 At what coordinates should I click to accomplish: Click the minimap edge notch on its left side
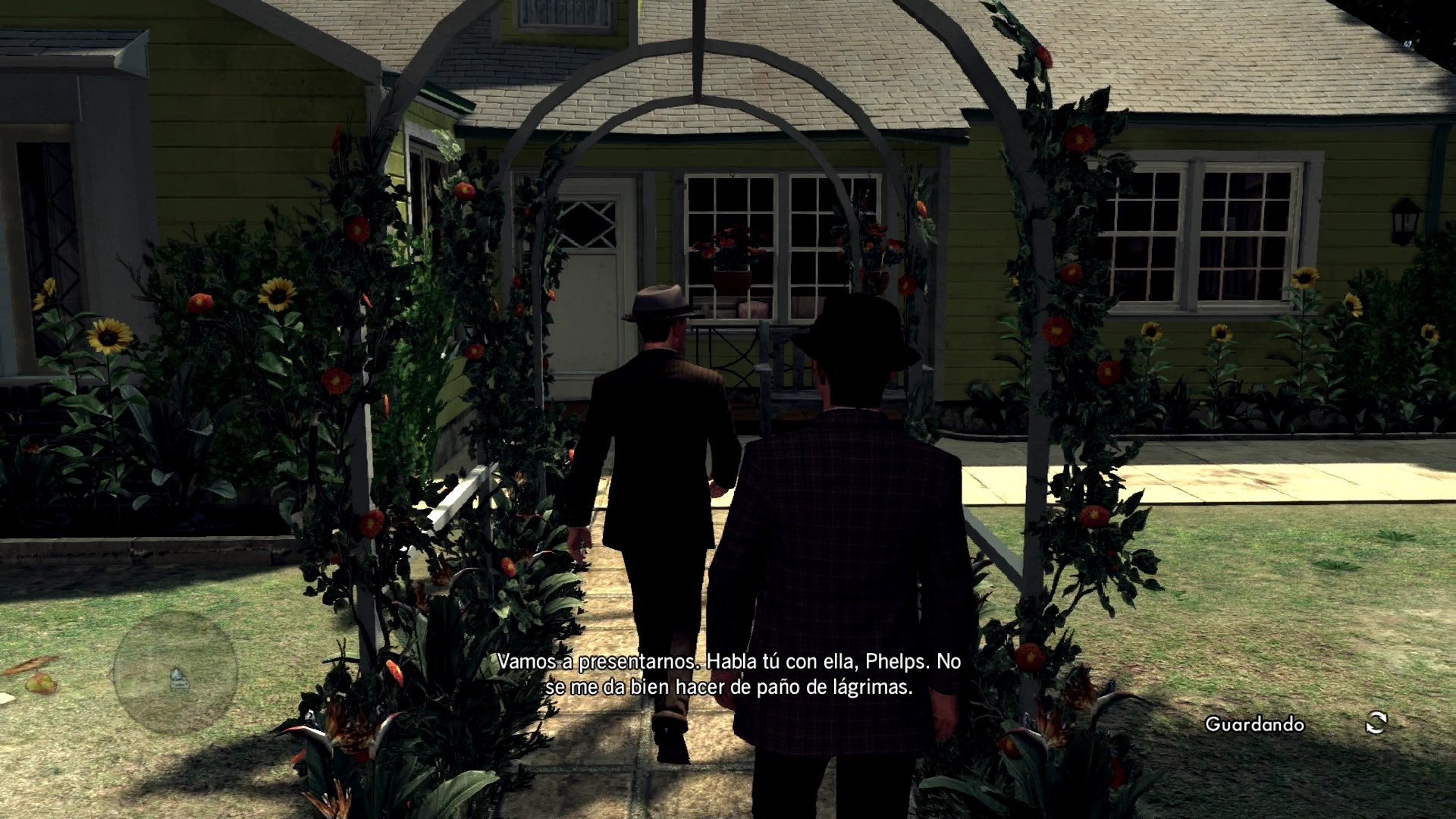[x=112, y=673]
